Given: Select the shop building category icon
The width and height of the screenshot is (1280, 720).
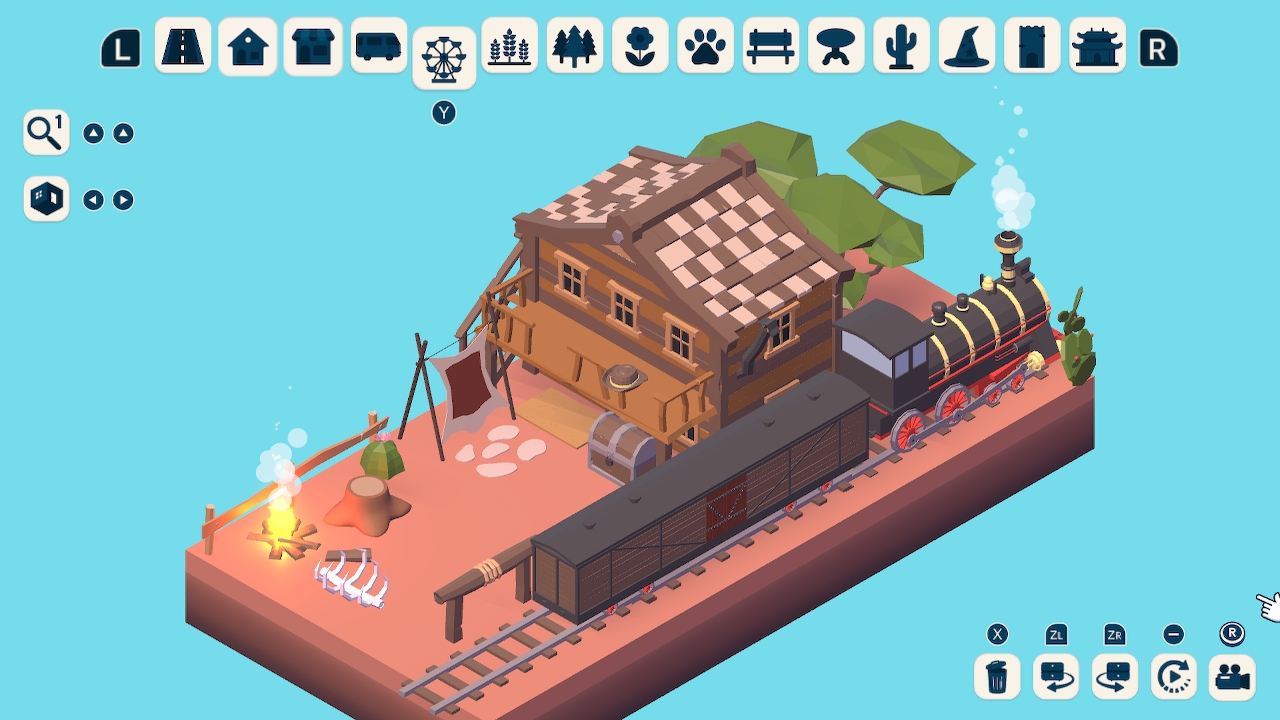Looking at the screenshot, I should [x=313, y=45].
